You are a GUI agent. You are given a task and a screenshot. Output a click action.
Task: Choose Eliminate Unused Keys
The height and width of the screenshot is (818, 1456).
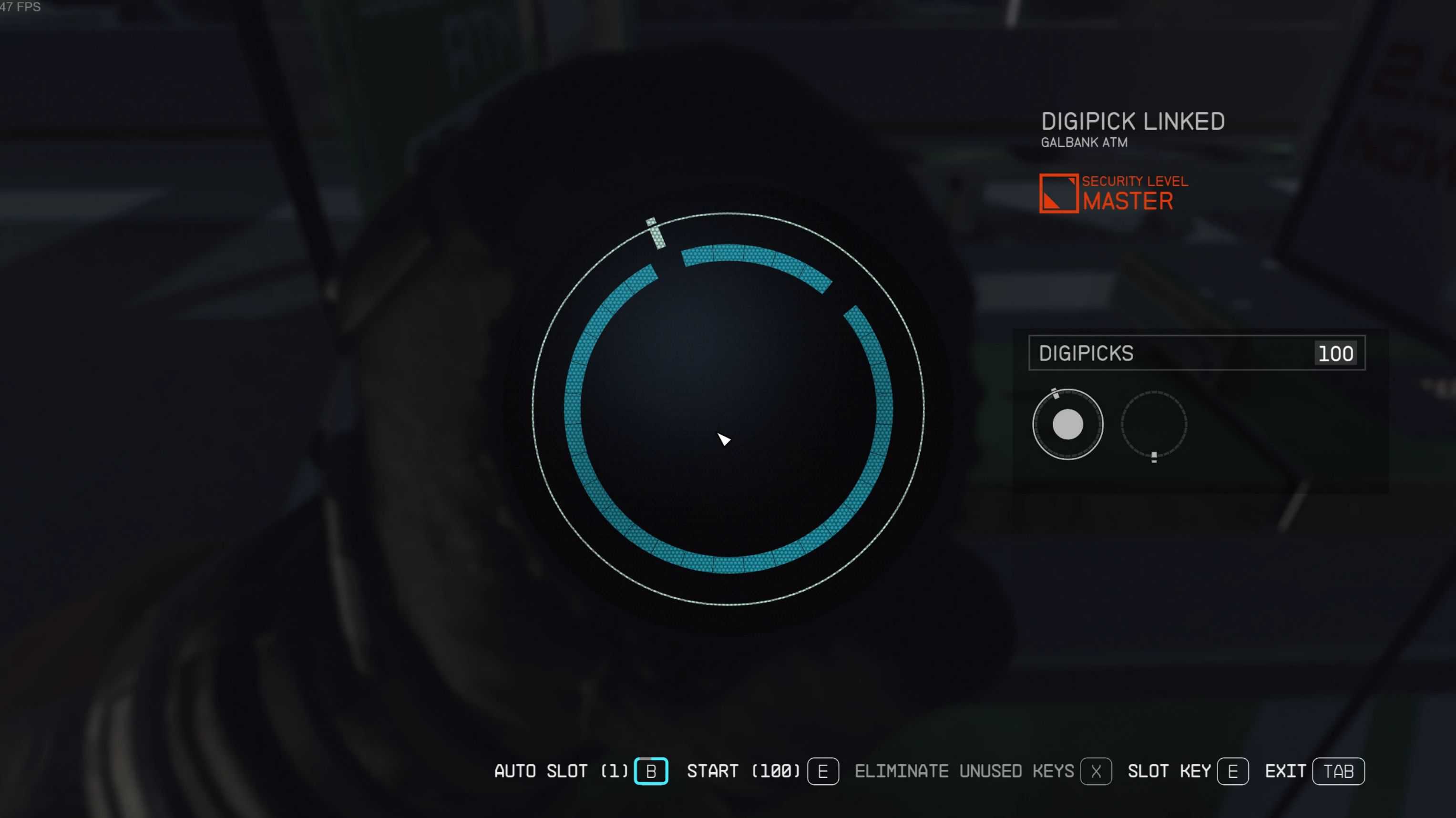point(1096,771)
